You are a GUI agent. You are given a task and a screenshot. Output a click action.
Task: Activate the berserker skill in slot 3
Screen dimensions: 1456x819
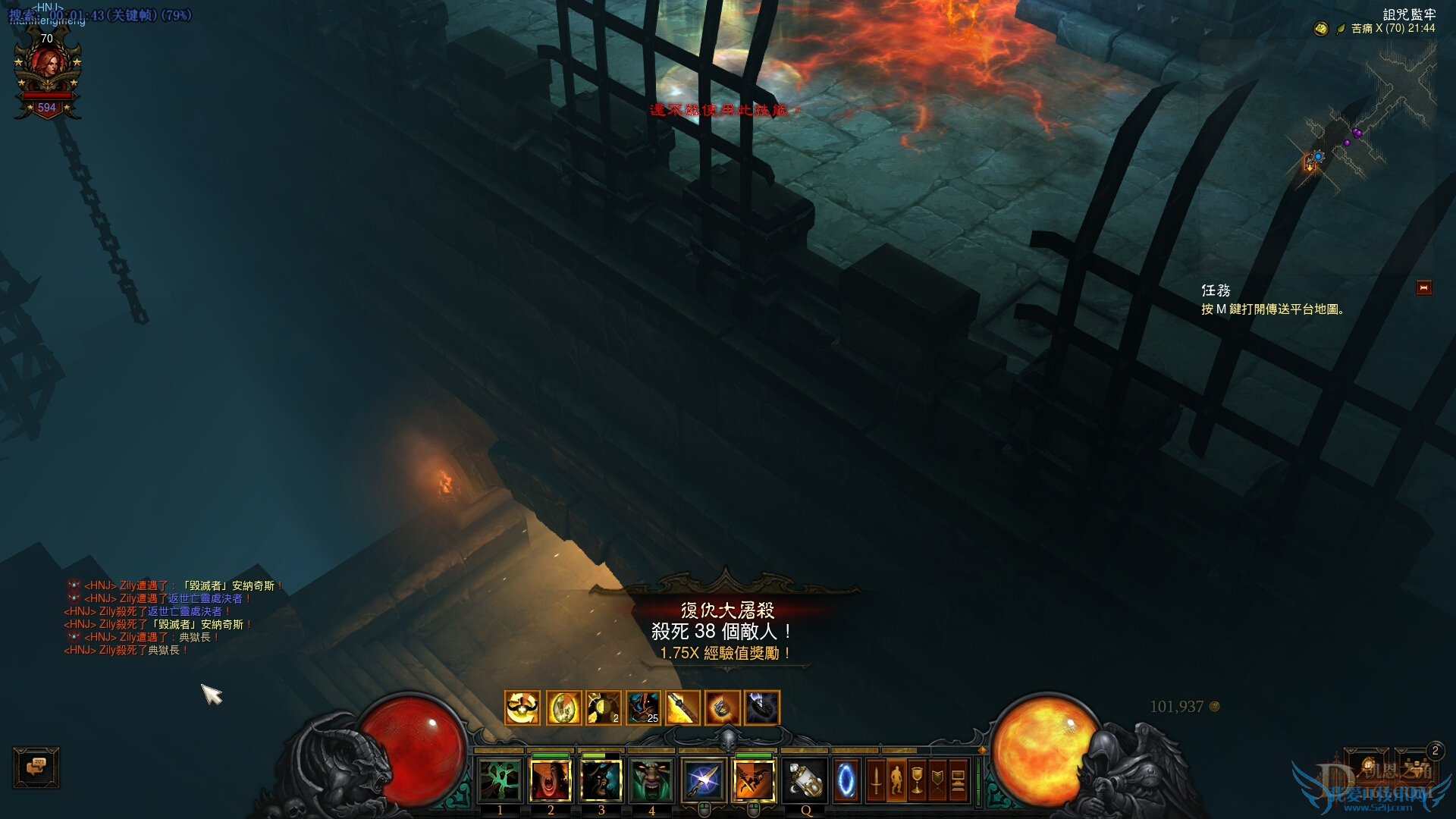[x=601, y=780]
